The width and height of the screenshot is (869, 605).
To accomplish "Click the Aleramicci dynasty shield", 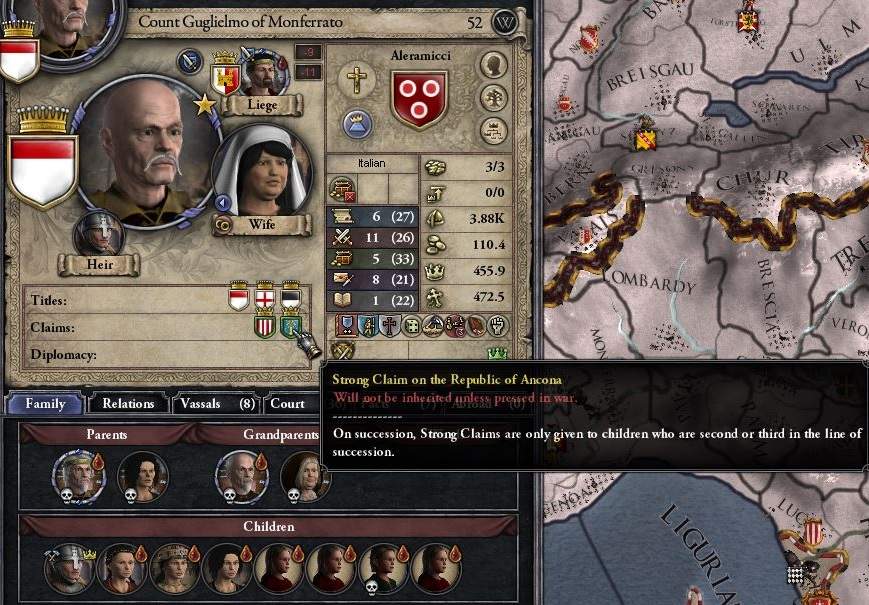I will [x=419, y=99].
